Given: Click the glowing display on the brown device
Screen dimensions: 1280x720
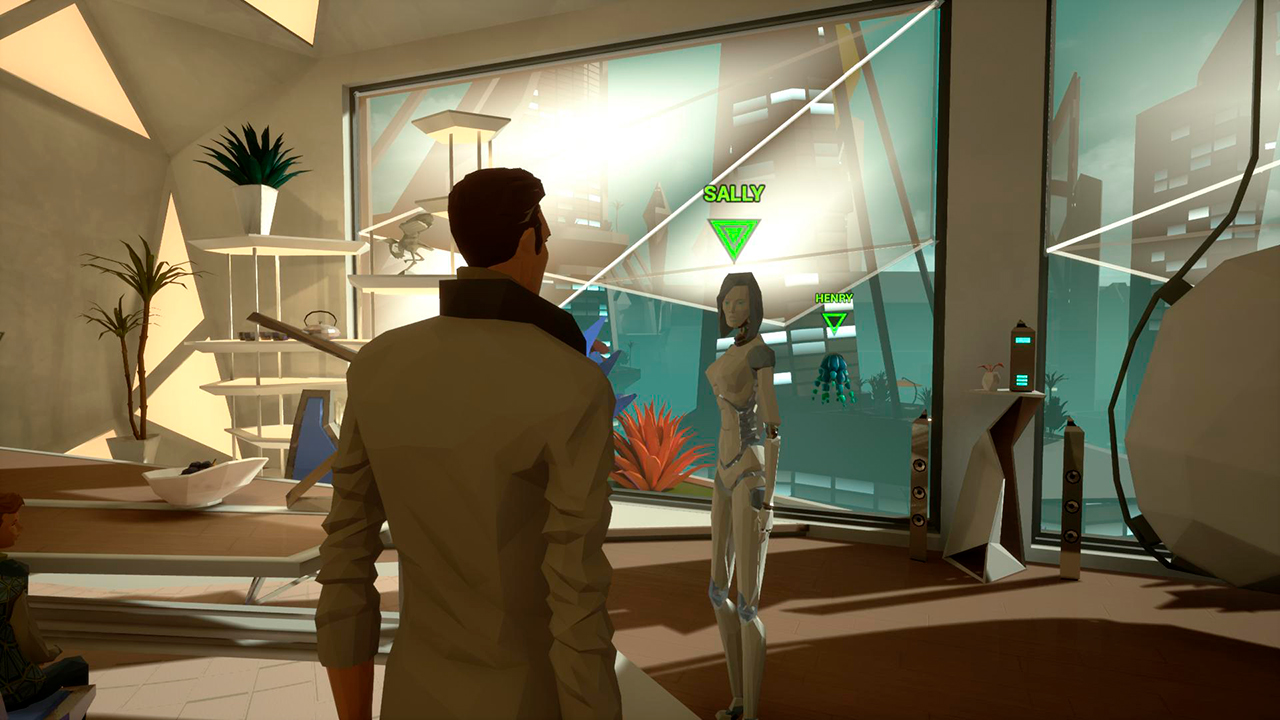Looking at the screenshot, I should point(1021,339).
